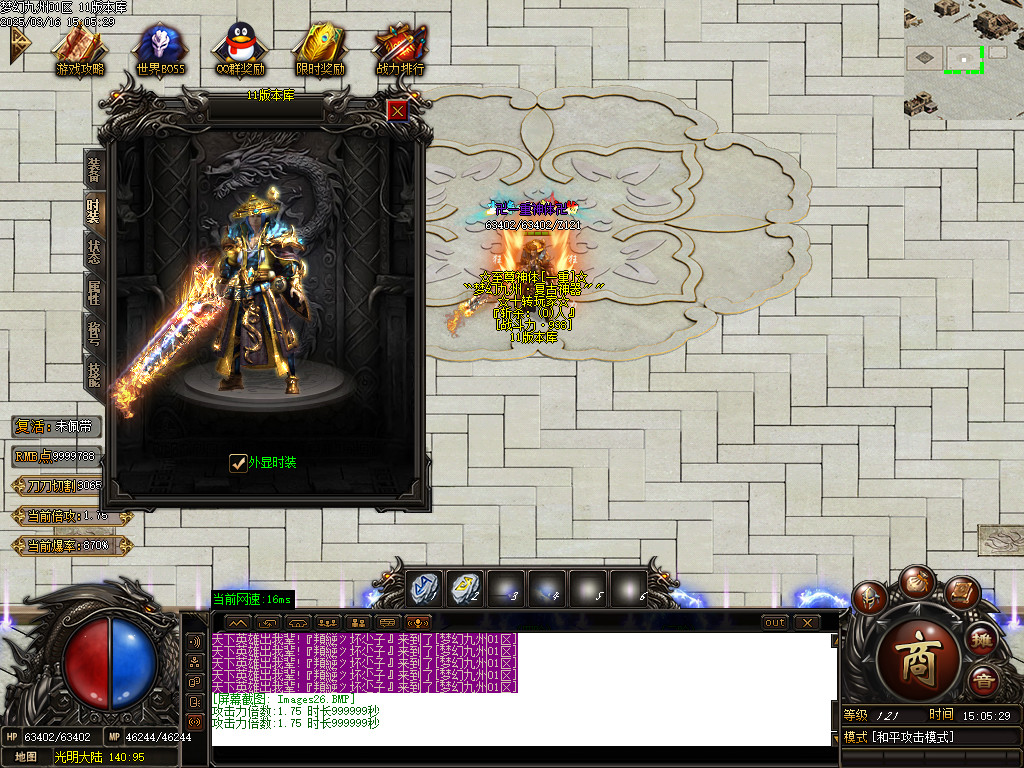This screenshot has height=768, width=1024.
Task: Click the chat window 'out' button
Action: pos(775,622)
